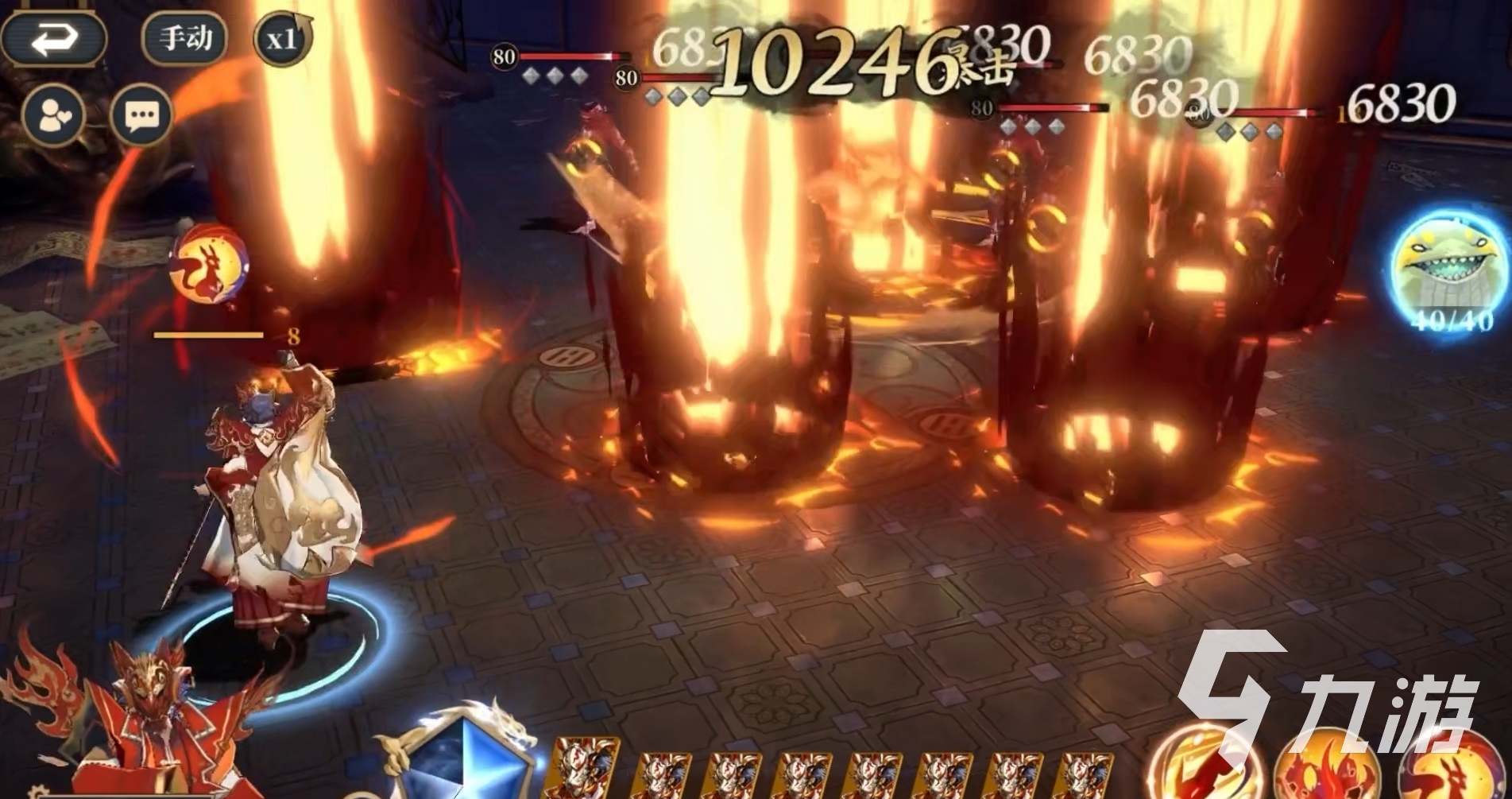Change the x1 battle speed
Screen dimensions: 1512x799
(x=283, y=38)
